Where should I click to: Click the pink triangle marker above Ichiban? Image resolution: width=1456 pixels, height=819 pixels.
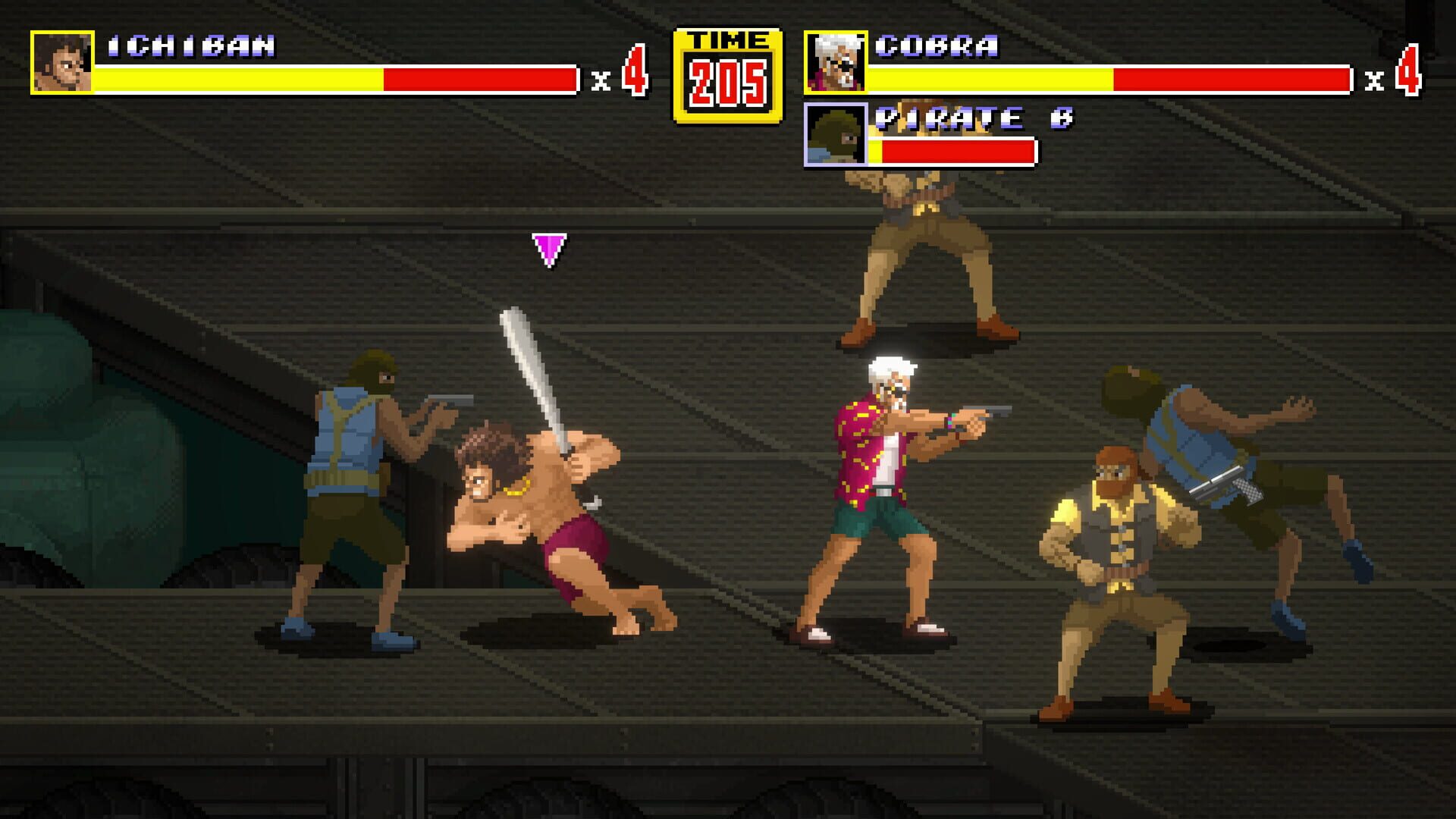[x=549, y=250]
